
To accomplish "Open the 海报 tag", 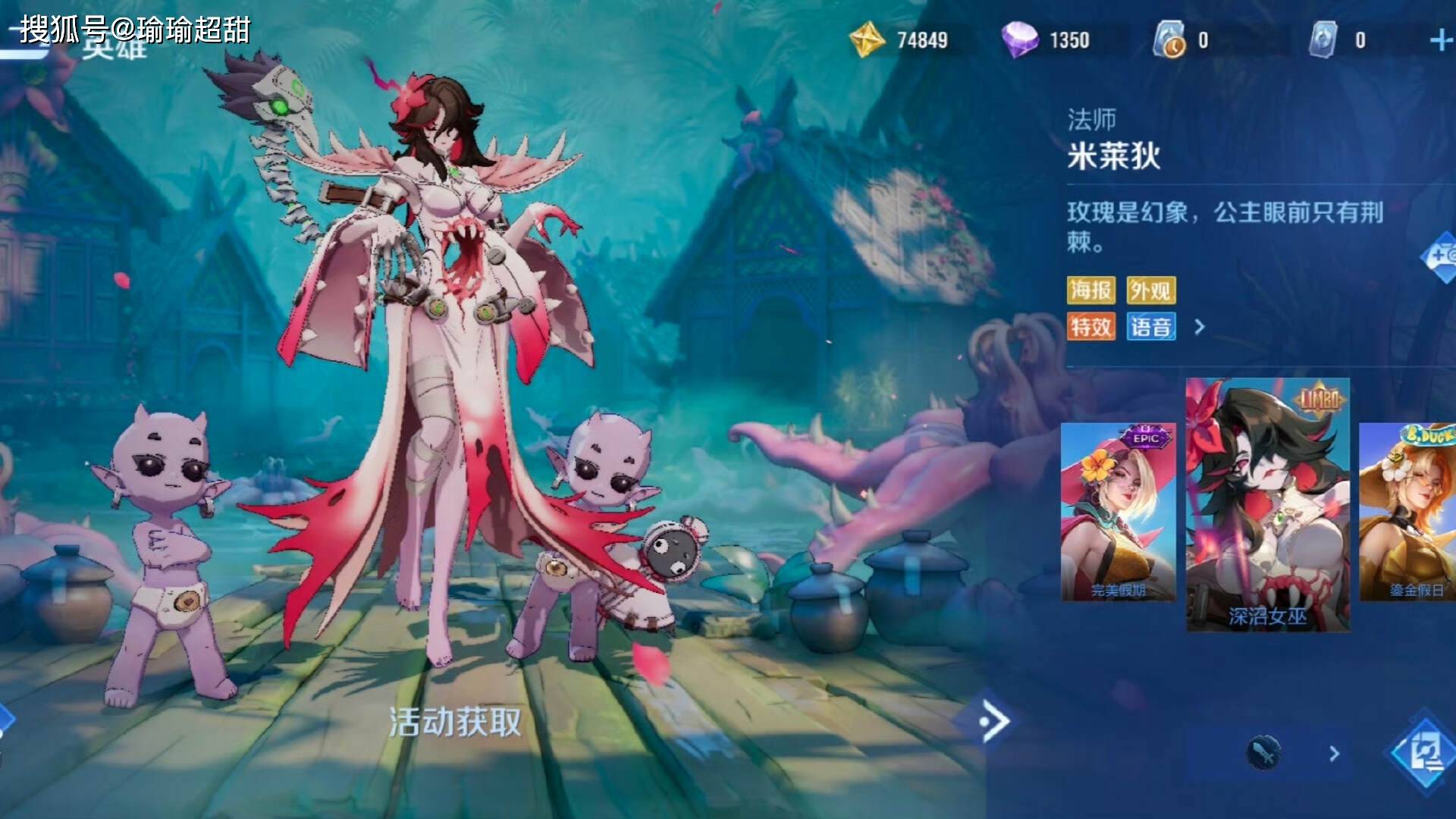I will tap(1090, 290).
